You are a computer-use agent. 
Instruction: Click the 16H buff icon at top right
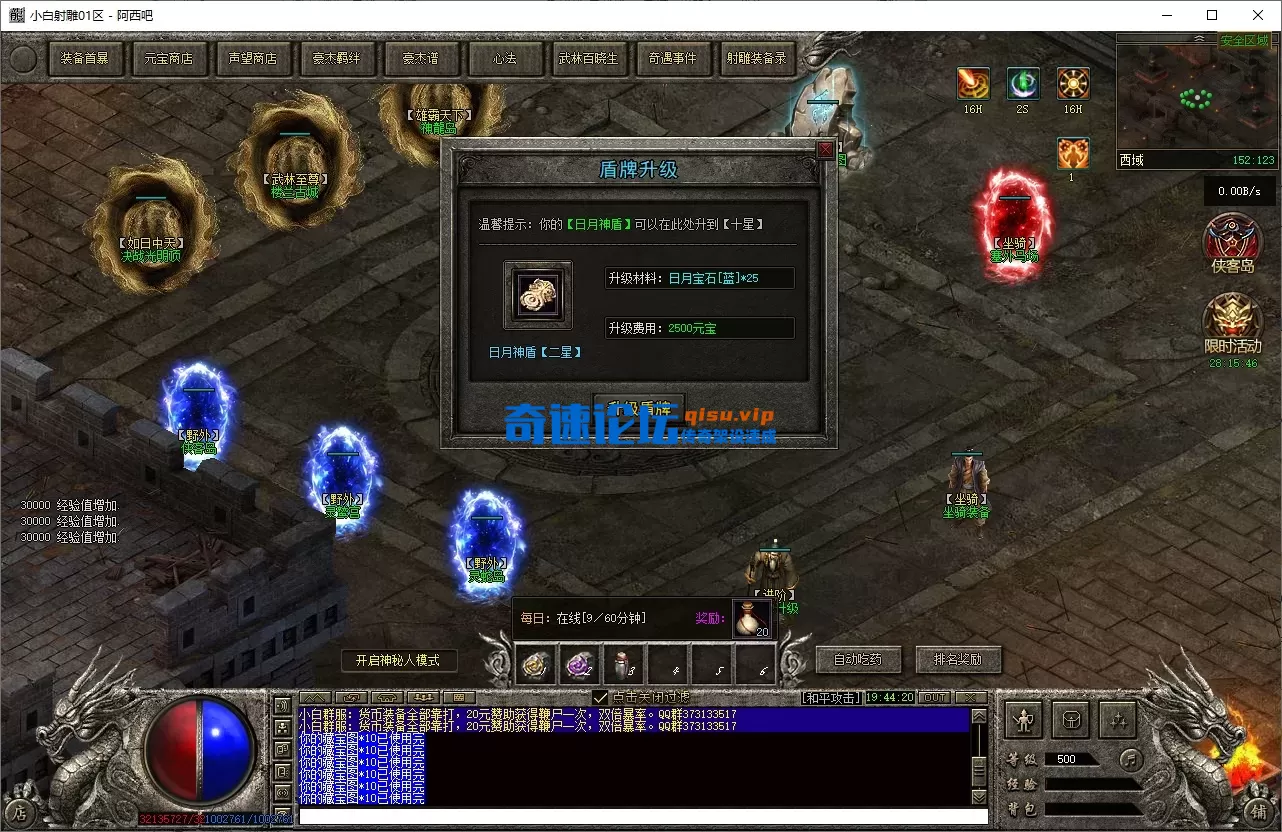(x=973, y=84)
